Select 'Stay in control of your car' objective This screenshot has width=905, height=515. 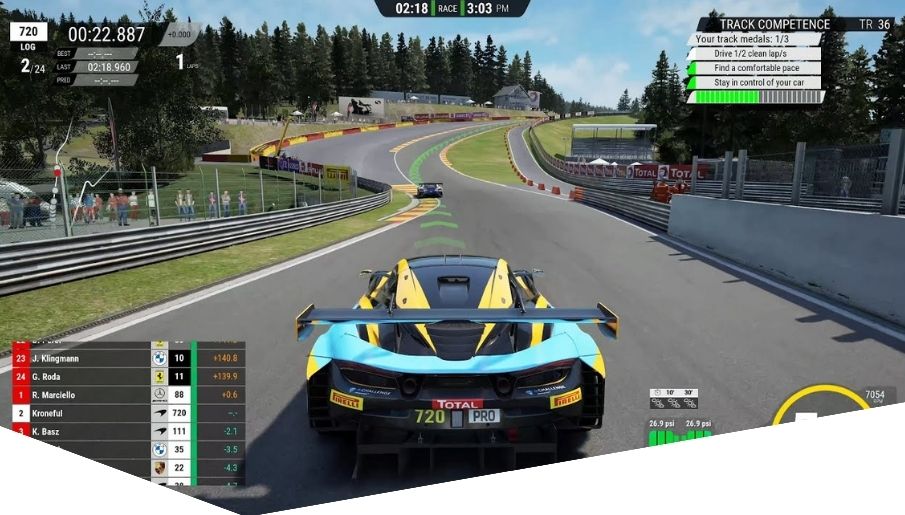757,83
